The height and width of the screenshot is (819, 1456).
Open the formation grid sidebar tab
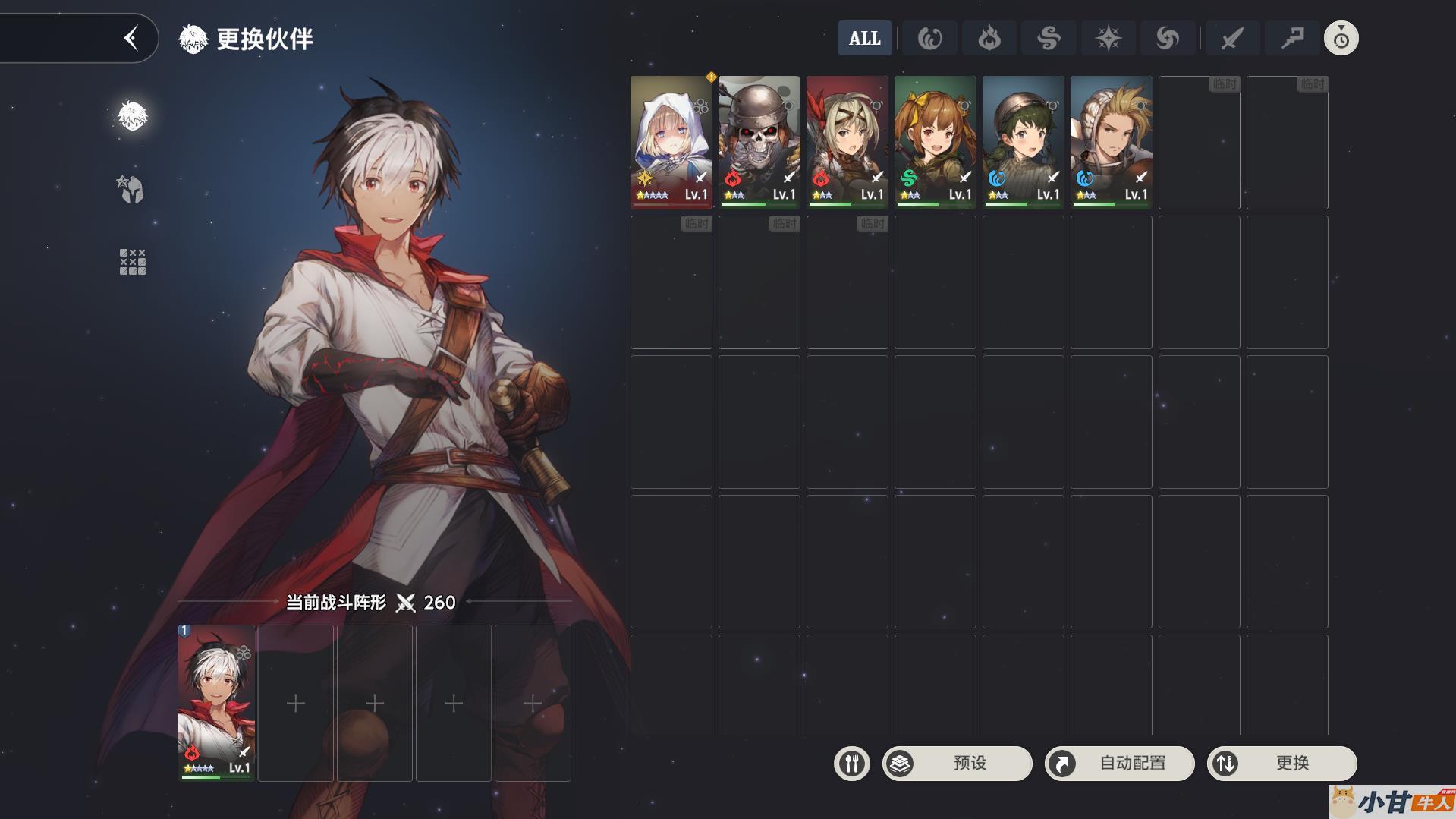click(132, 262)
